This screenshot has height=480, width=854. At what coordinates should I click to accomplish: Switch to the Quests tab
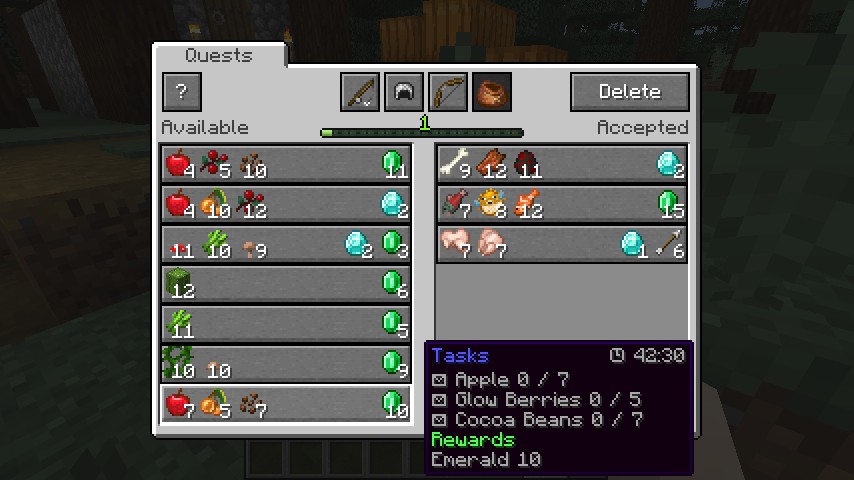point(219,56)
